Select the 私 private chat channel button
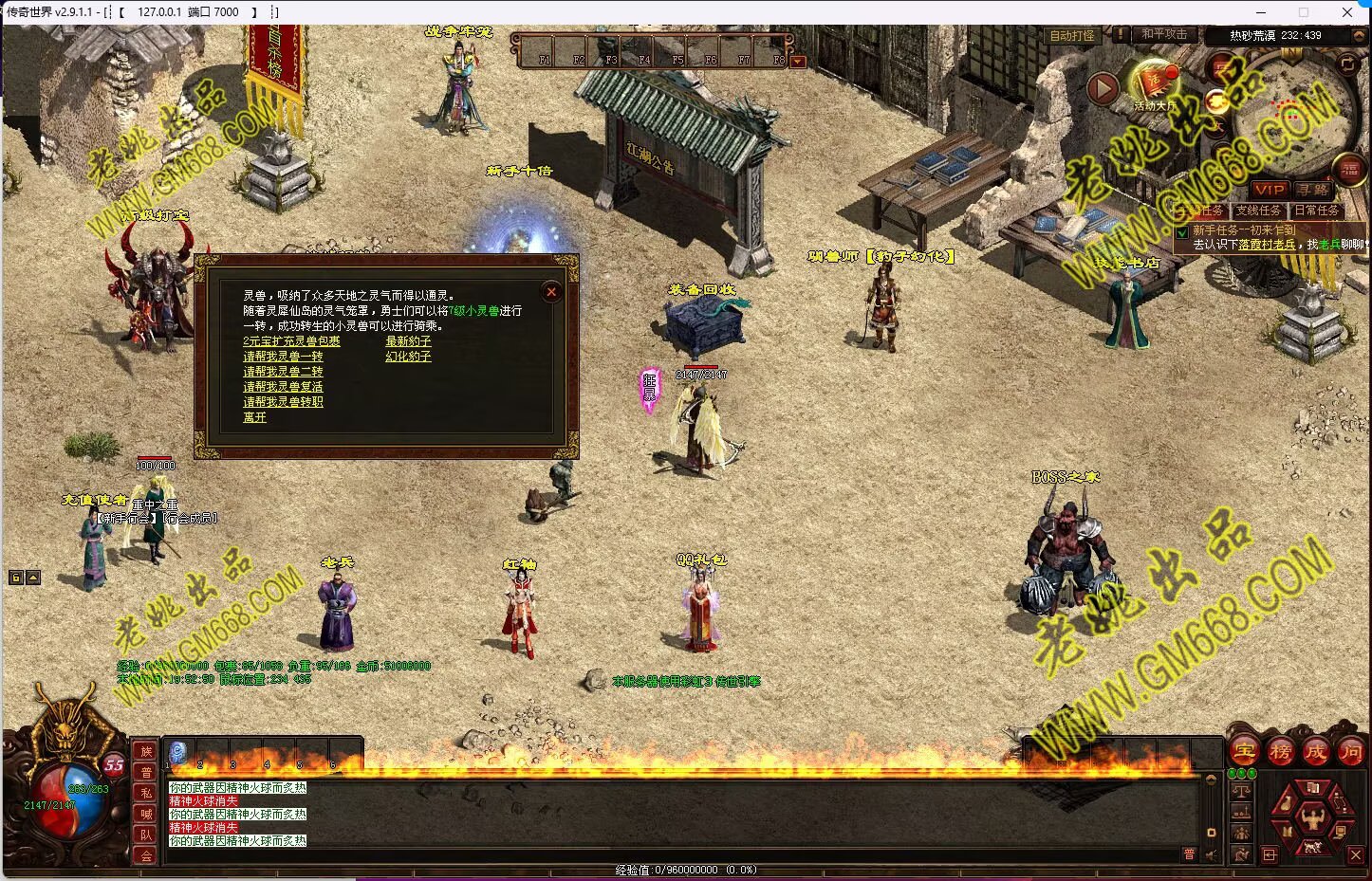 tap(146, 793)
